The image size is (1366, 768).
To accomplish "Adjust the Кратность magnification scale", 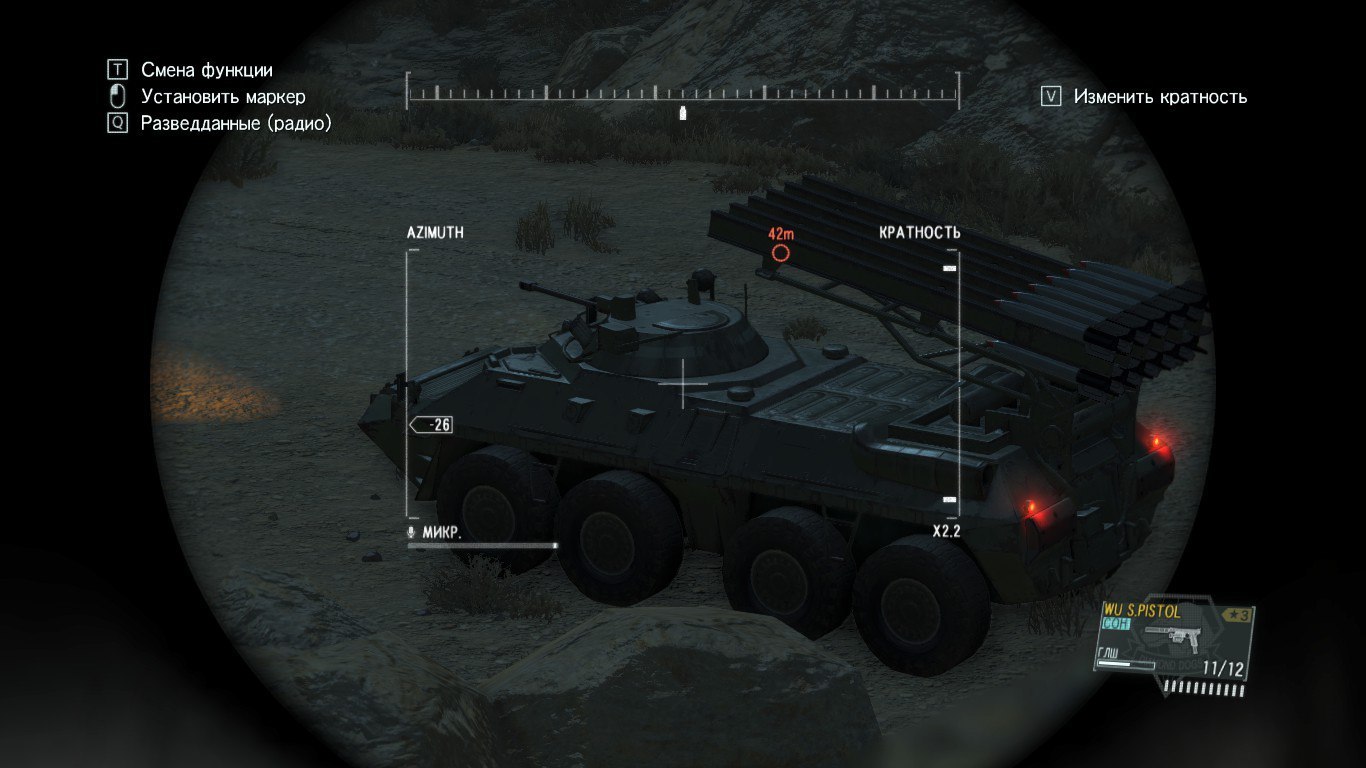I will (951, 384).
